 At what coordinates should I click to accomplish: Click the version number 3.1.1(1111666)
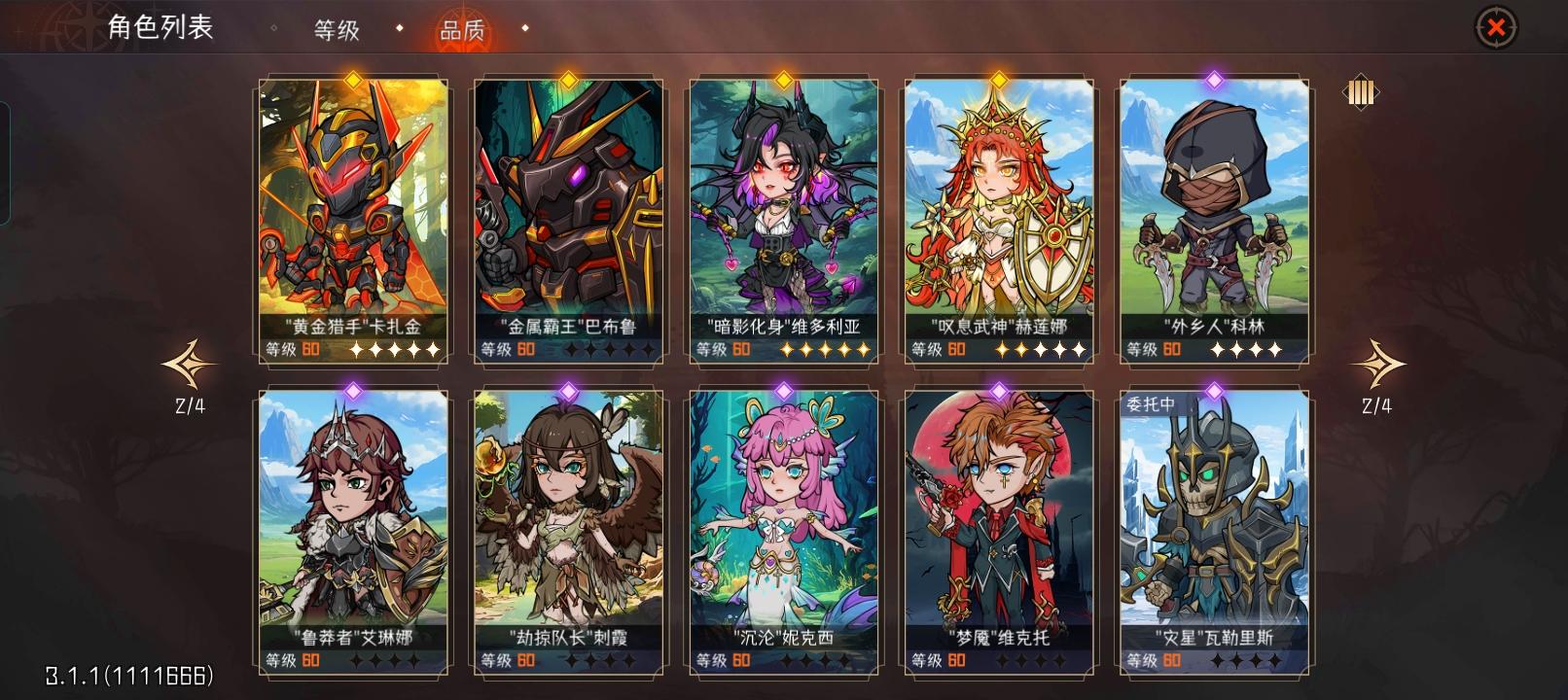(129, 673)
